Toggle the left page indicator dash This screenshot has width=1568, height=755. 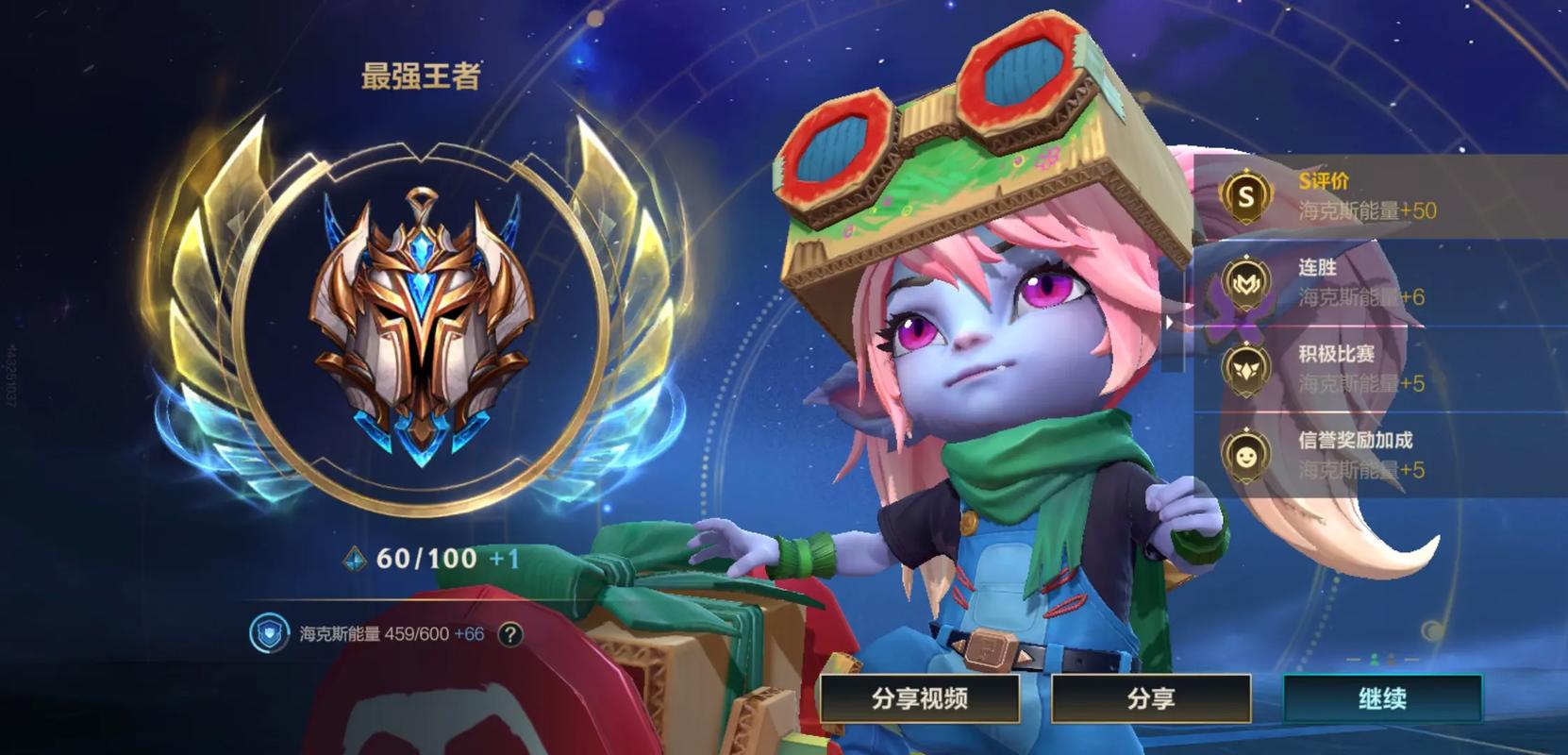(1354, 660)
